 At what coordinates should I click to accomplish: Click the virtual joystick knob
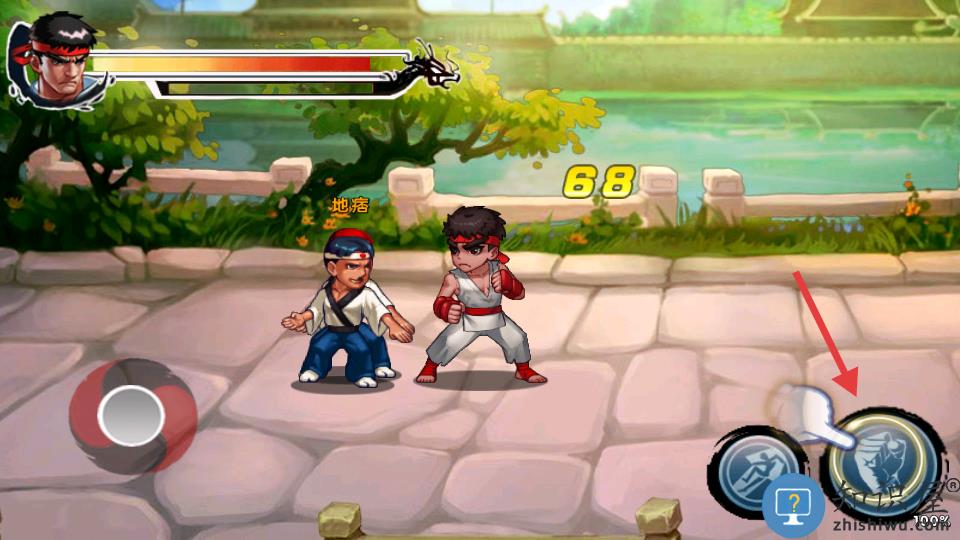point(131,416)
